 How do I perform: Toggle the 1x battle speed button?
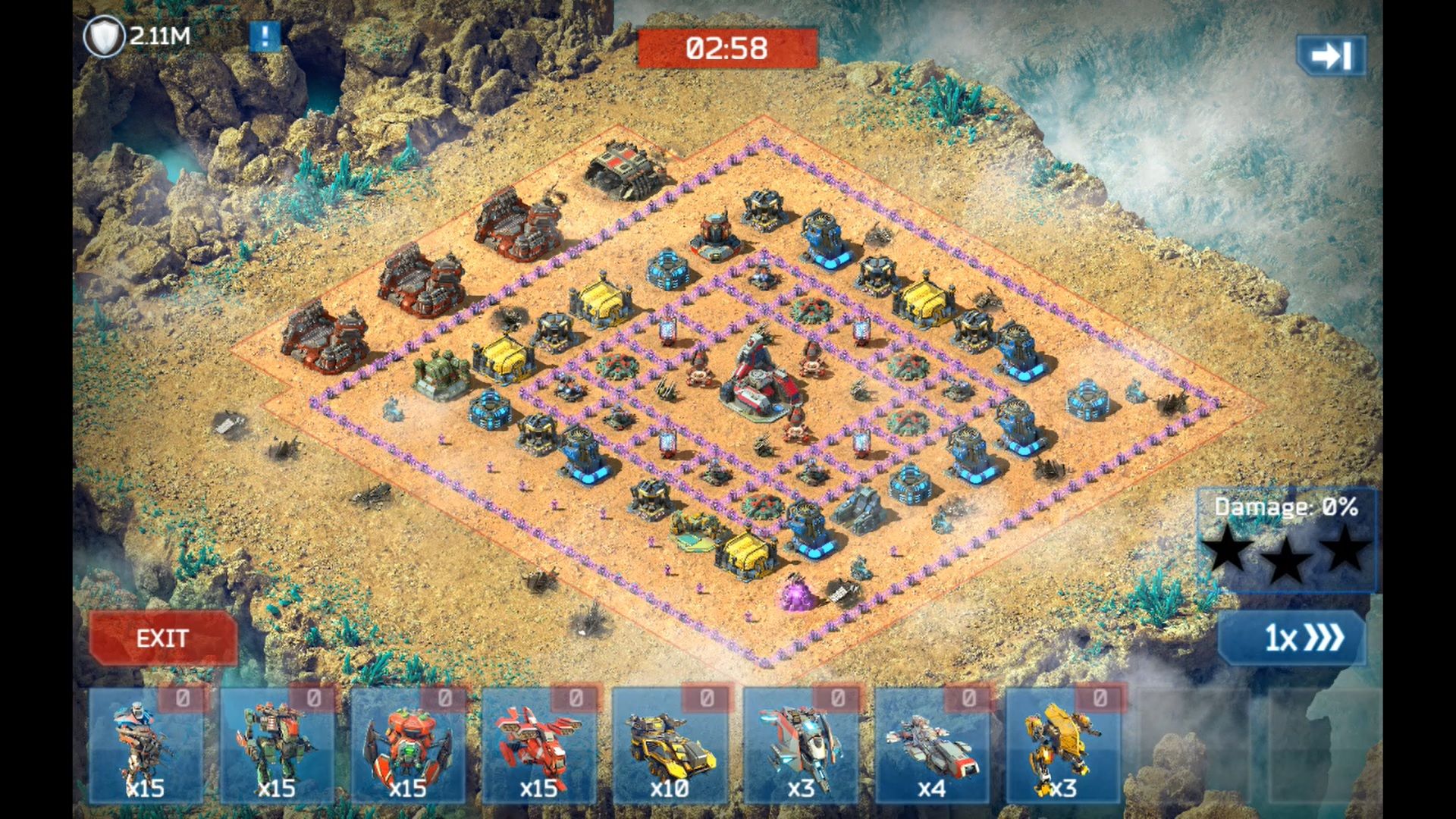pyautogui.click(x=1292, y=638)
